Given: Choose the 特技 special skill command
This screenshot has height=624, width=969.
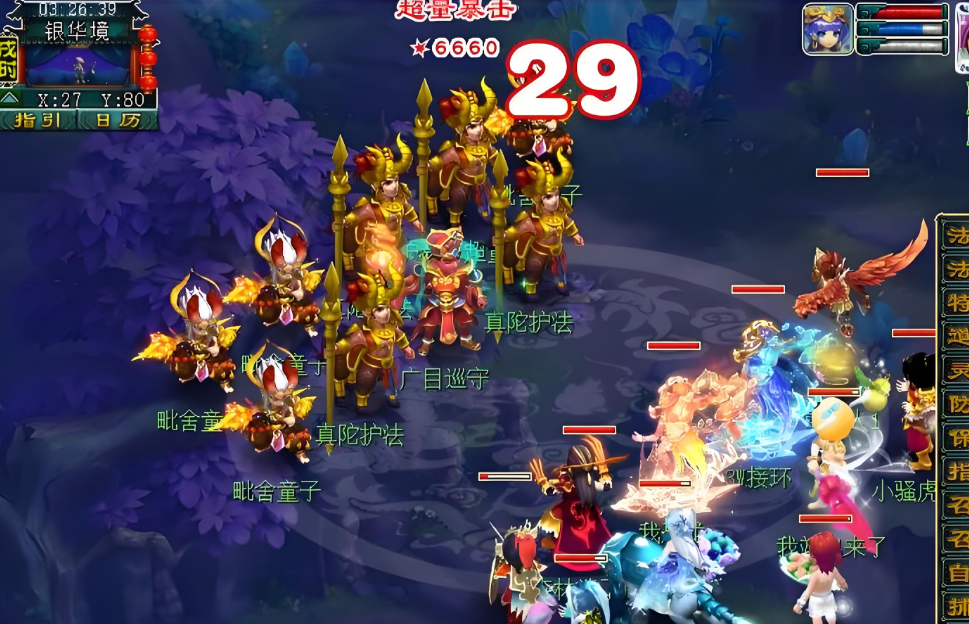Looking at the screenshot, I should (957, 303).
